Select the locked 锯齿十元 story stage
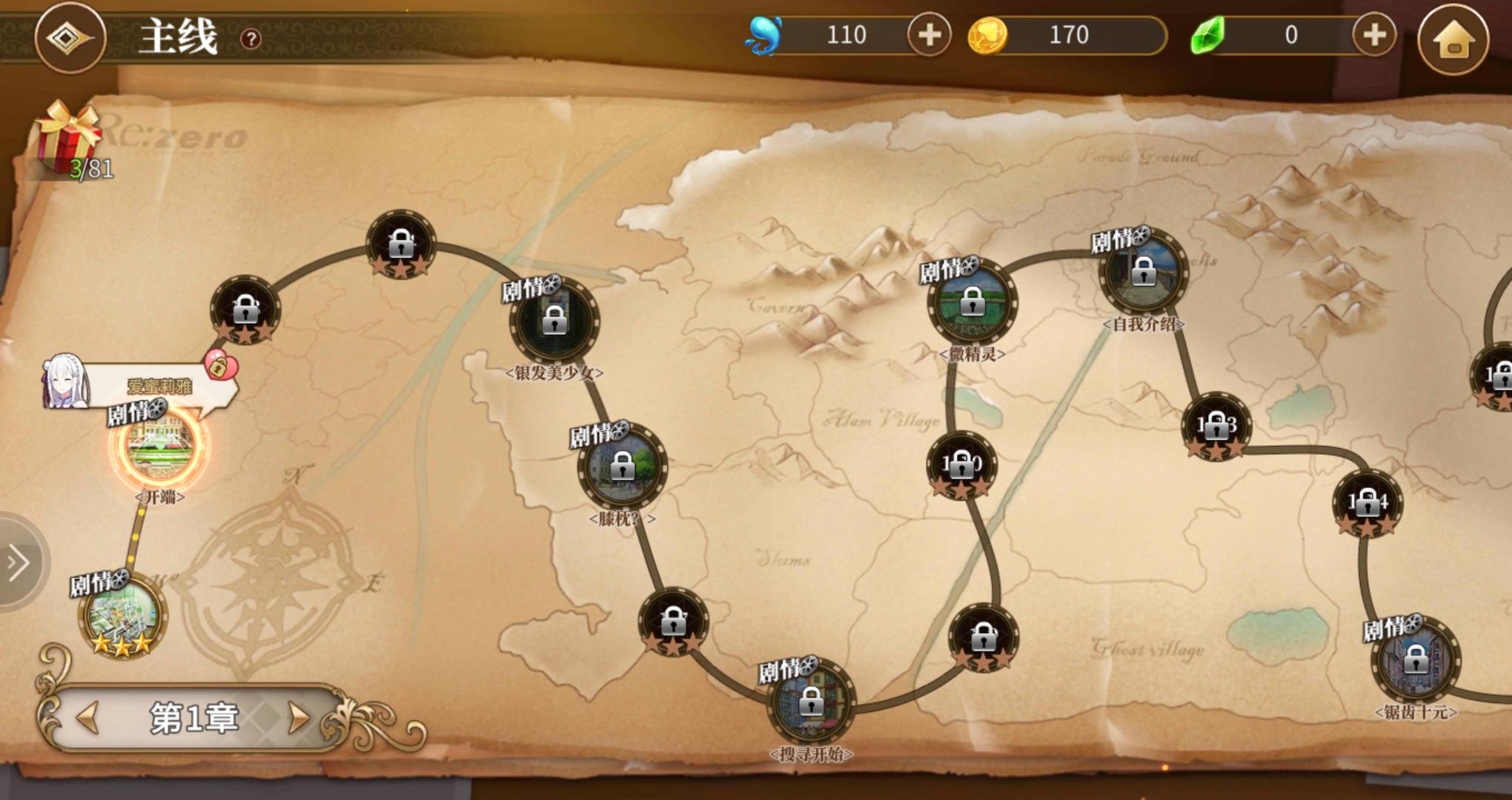This screenshot has height=800, width=1512. pyautogui.click(x=1415, y=659)
